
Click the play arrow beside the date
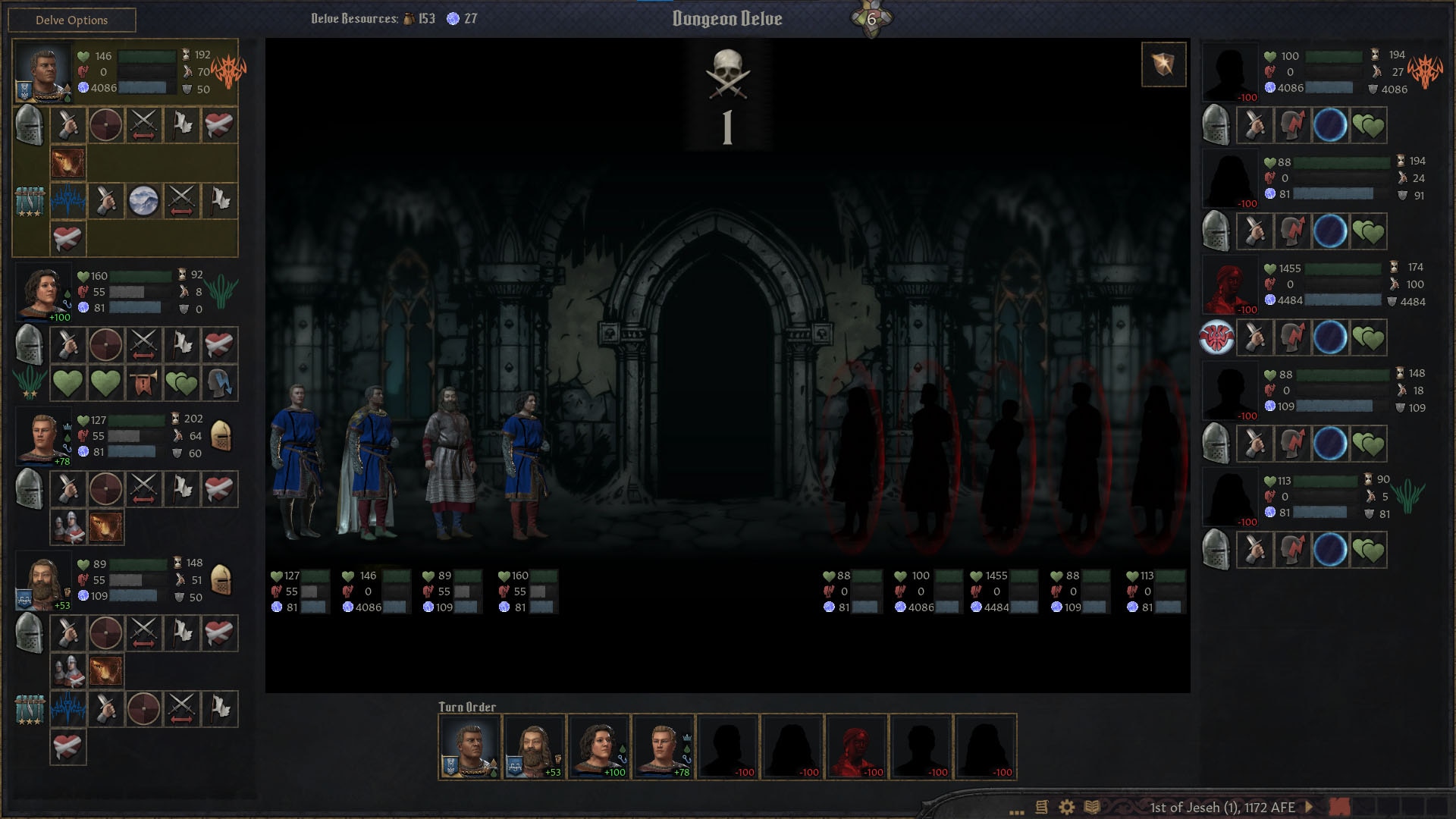(1309, 807)
